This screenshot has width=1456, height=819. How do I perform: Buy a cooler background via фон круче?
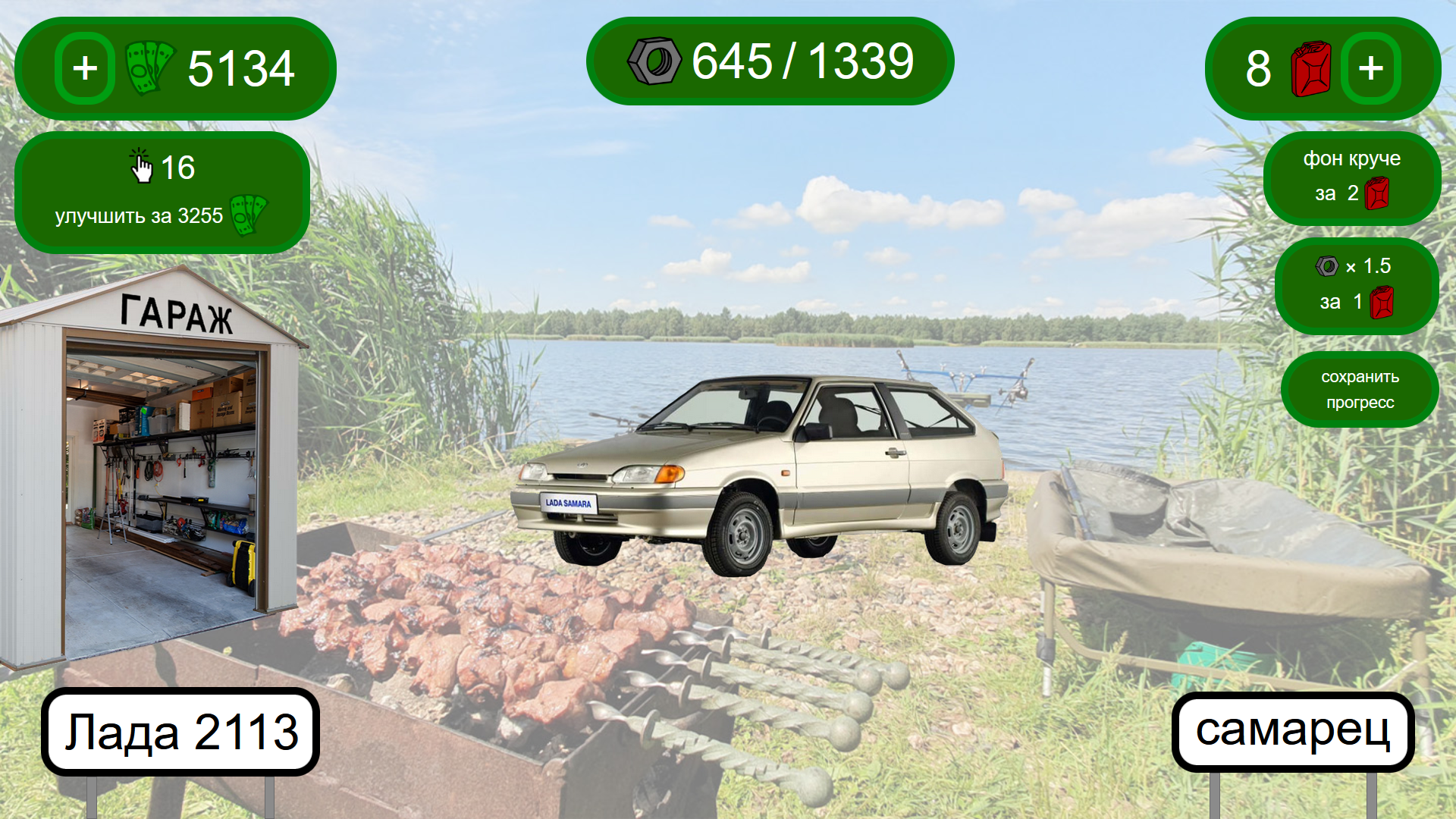(x=1351, y=177)
